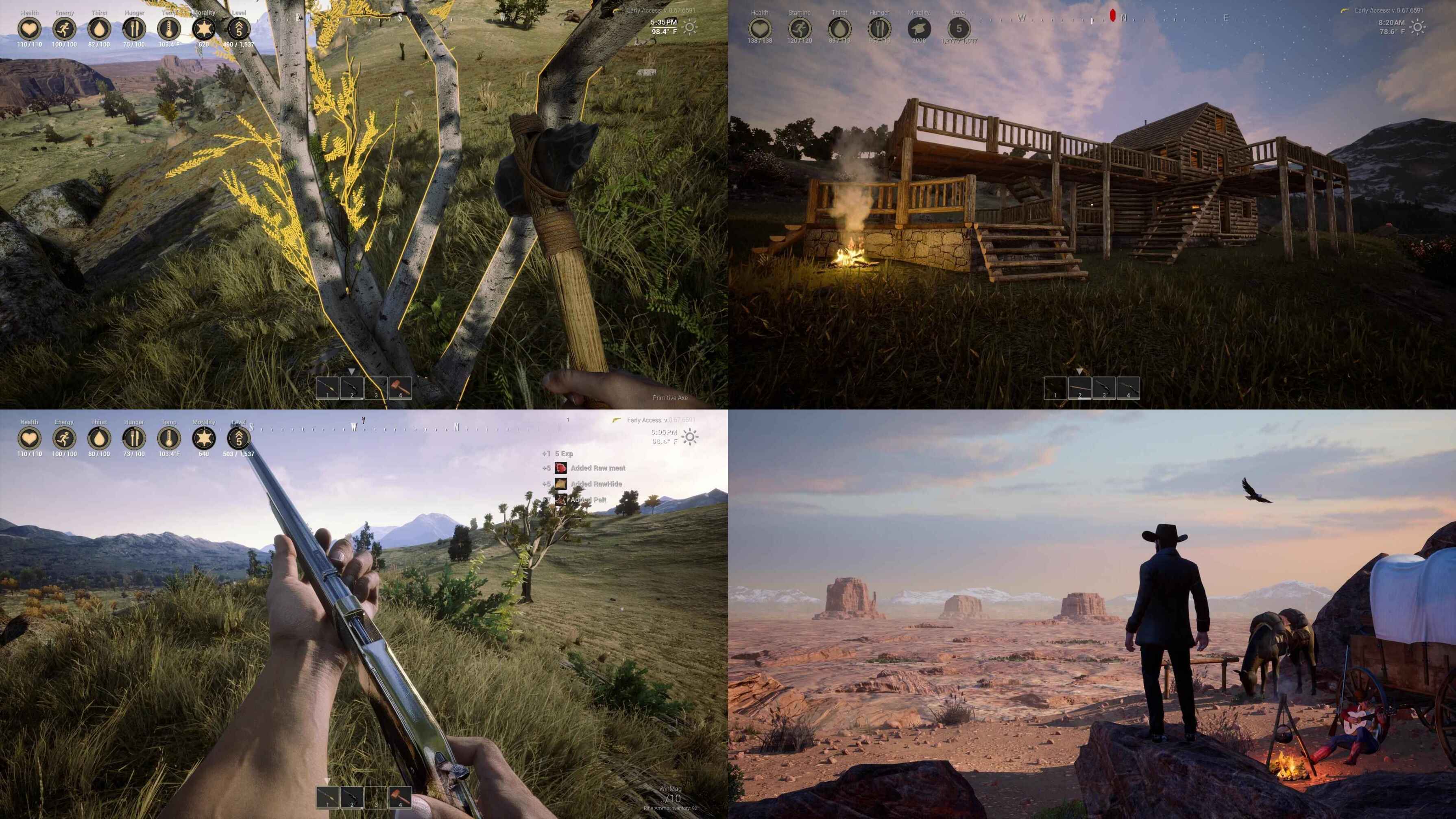This screenshot has height=819, width=1456.
Task: Click the Level badge reading 490/1,537
Action: point(238,28)
